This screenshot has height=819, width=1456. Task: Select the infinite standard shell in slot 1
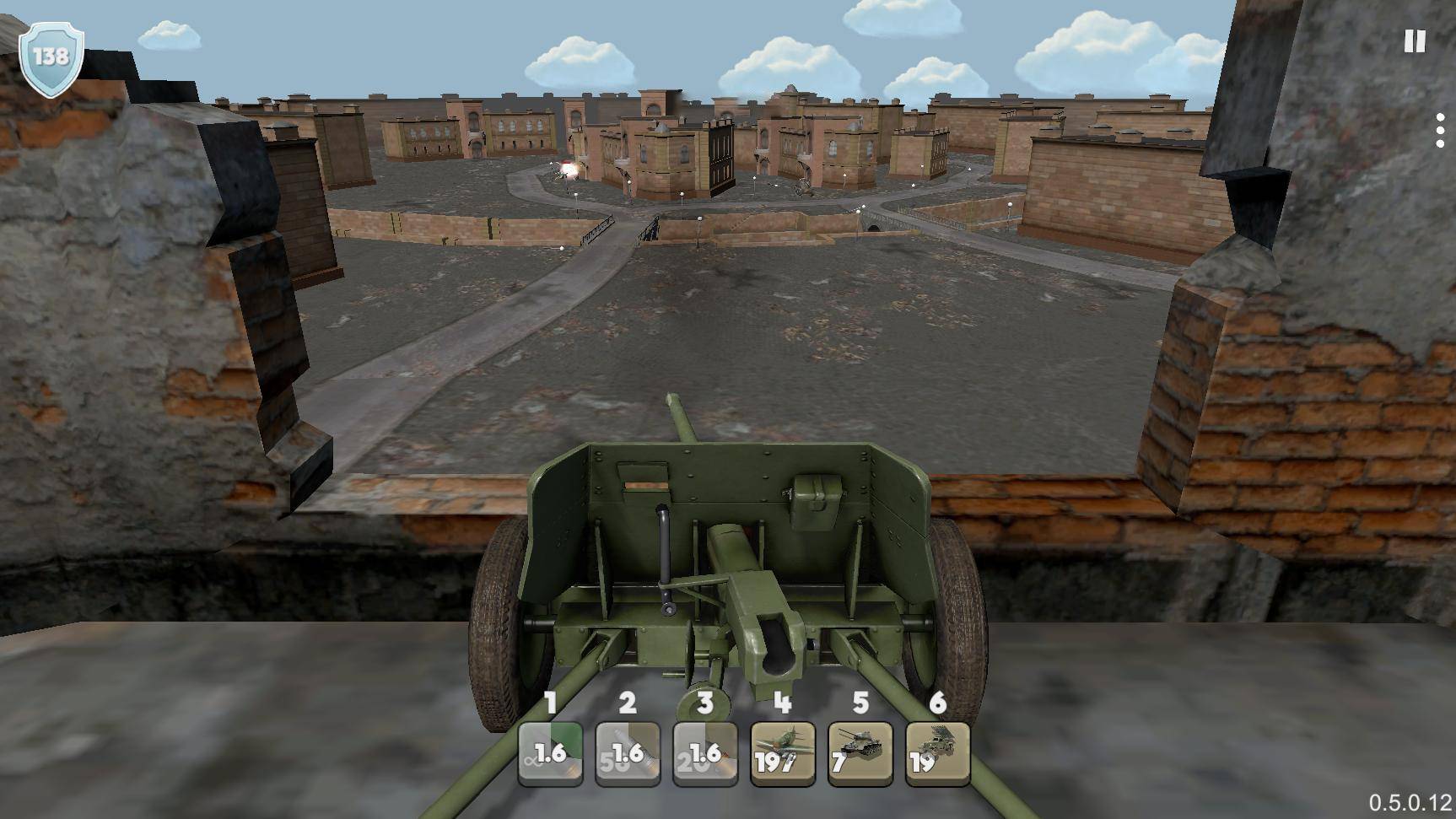coord(549,752)
